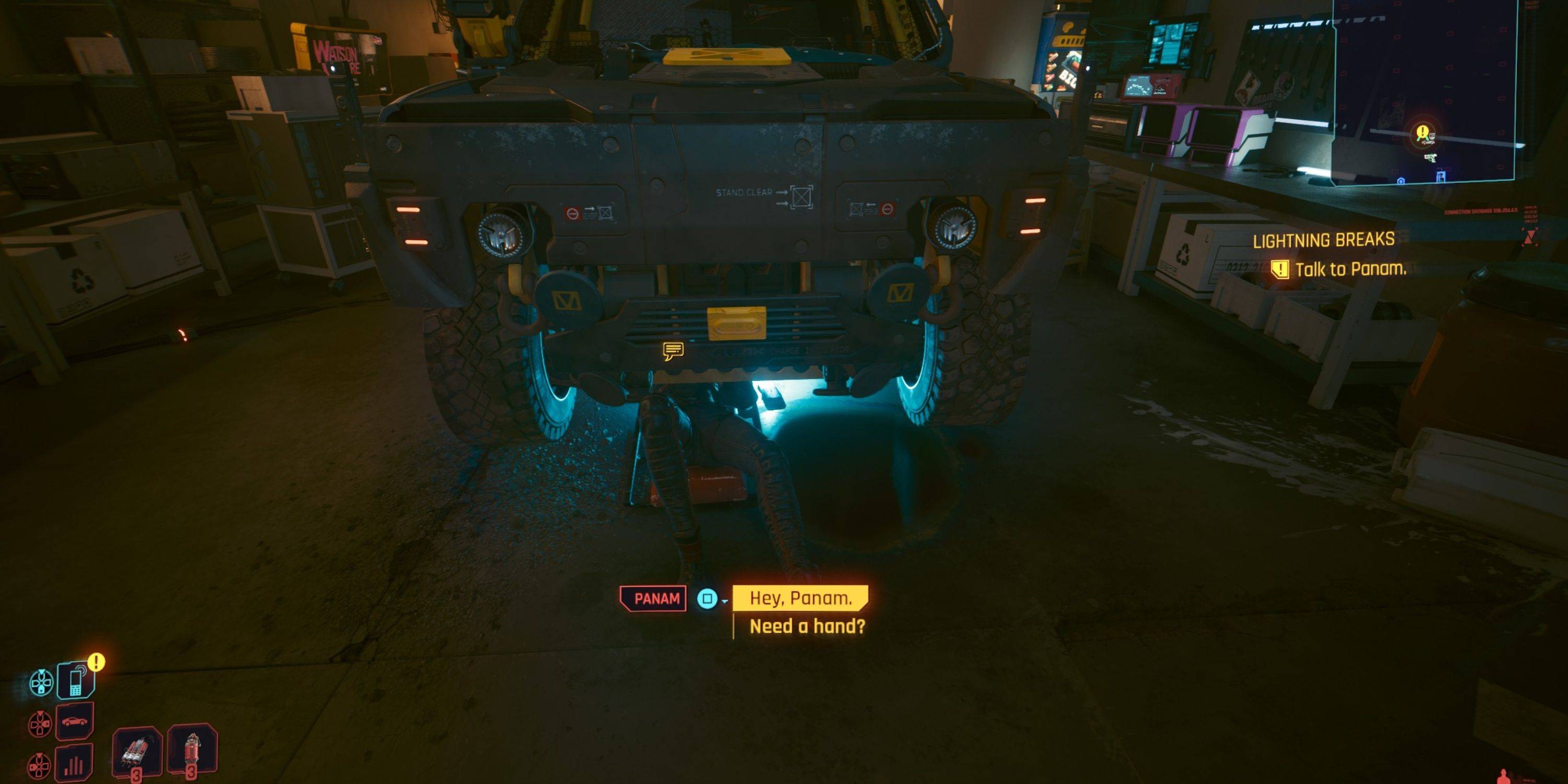Open the phone icon in the HUD
Screen dimensions: 1568x784
coord(75,680)
